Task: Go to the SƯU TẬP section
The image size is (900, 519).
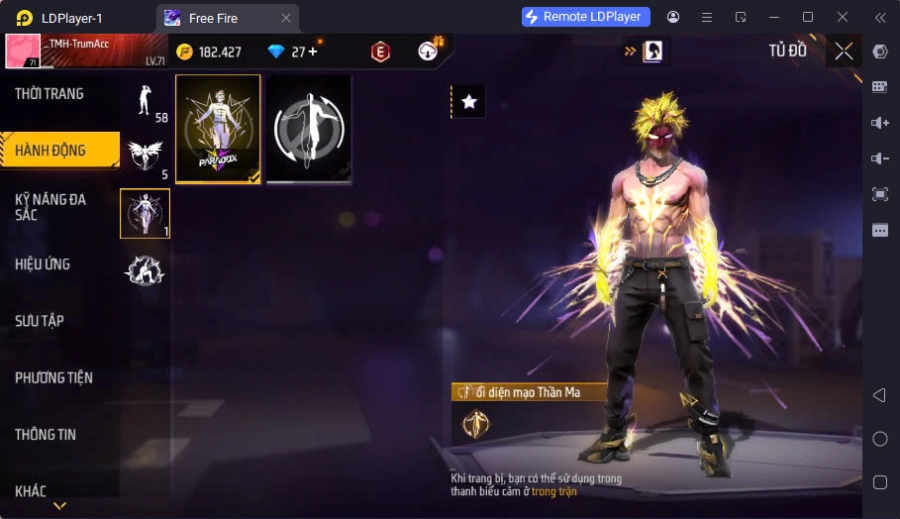Action: (40, 321)
